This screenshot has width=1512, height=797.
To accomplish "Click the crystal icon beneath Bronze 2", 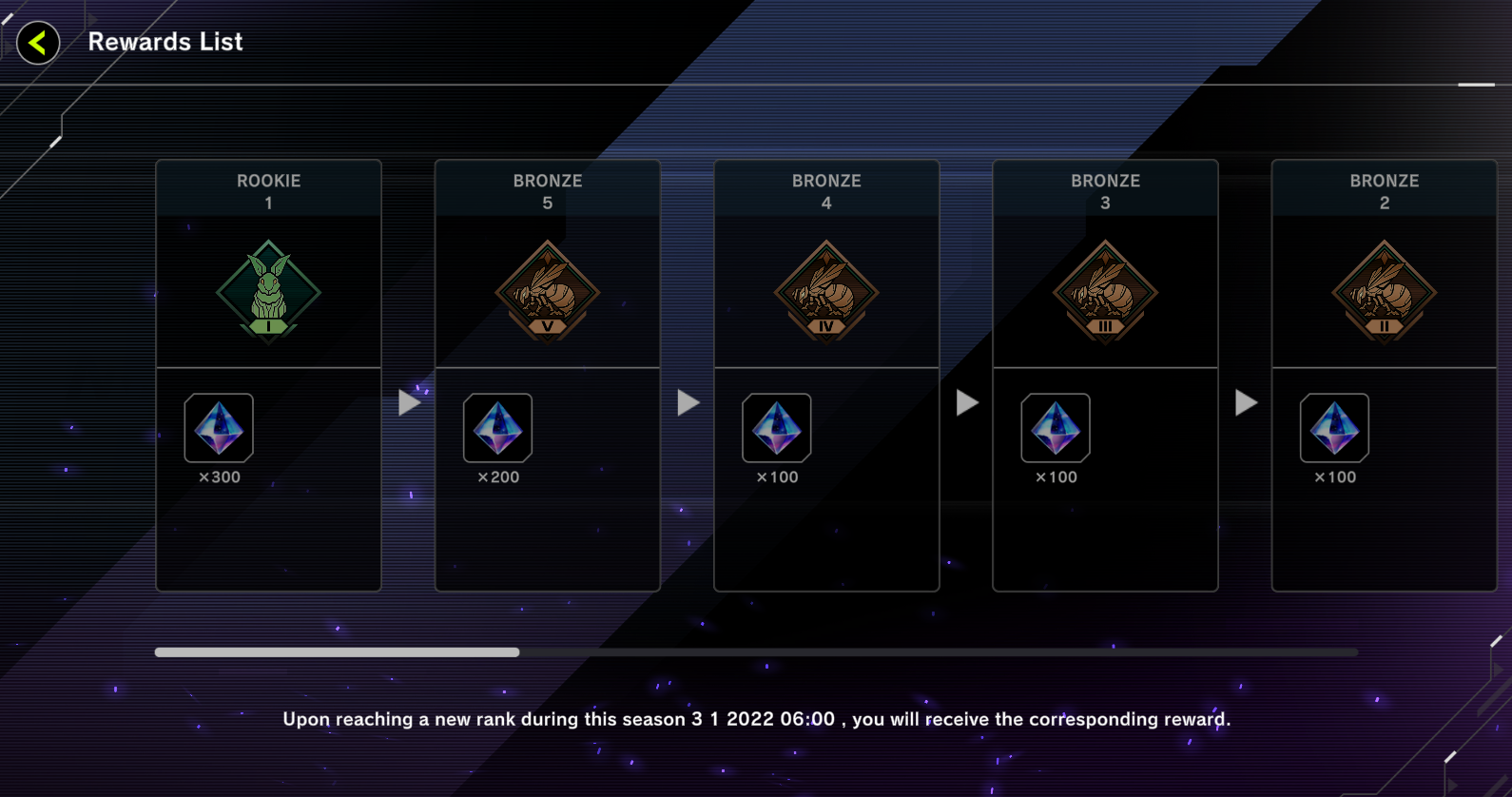I will 1334,428.
